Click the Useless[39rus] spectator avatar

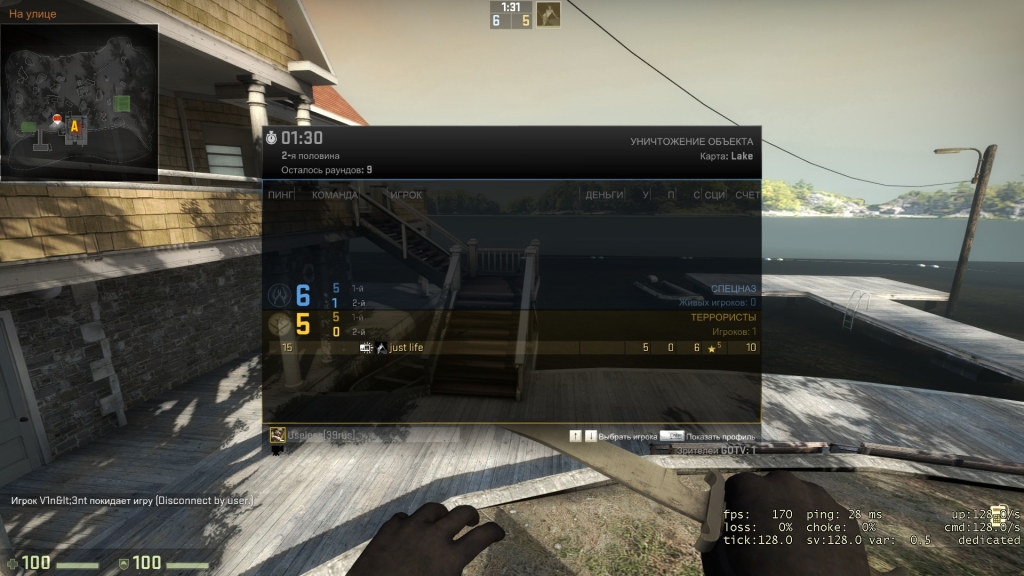point(278,435)
